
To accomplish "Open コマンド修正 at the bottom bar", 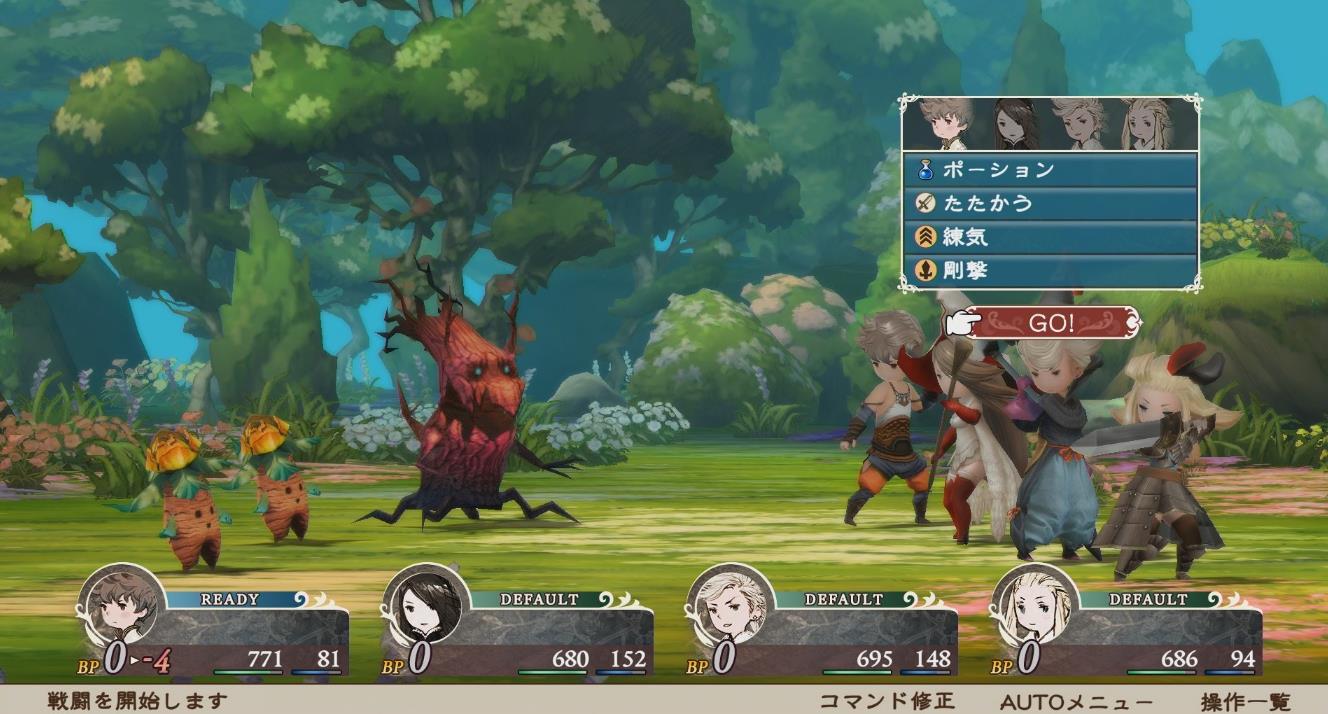I will [887, 702].
